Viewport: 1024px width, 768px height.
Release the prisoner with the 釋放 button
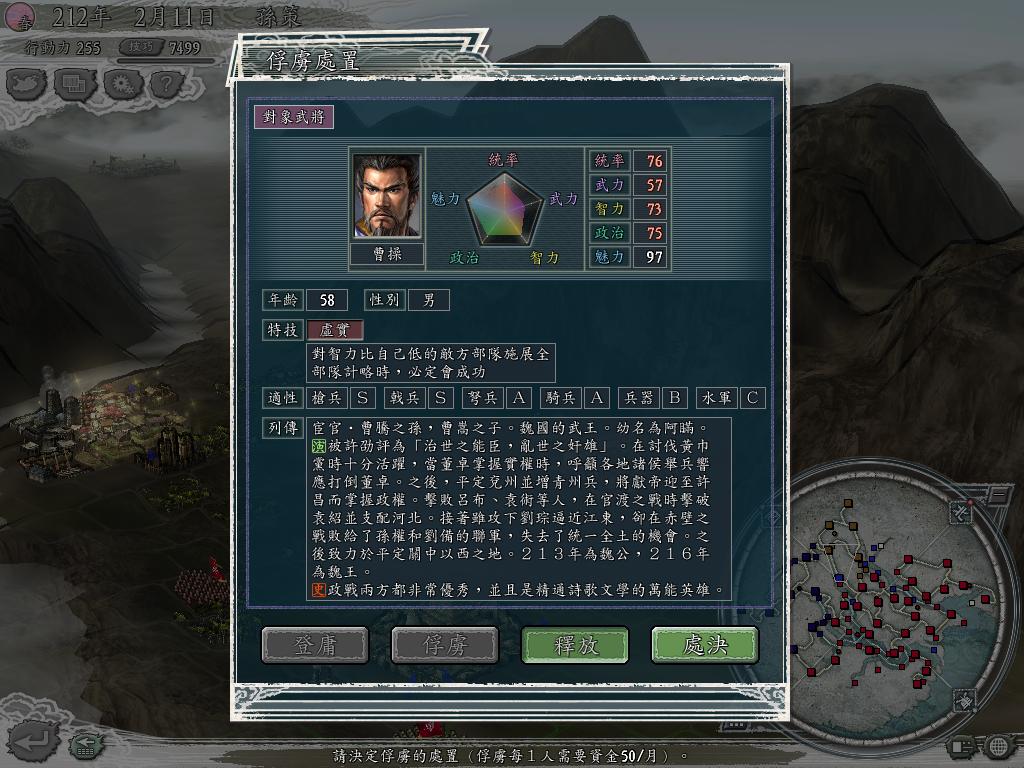pos(575,645)
